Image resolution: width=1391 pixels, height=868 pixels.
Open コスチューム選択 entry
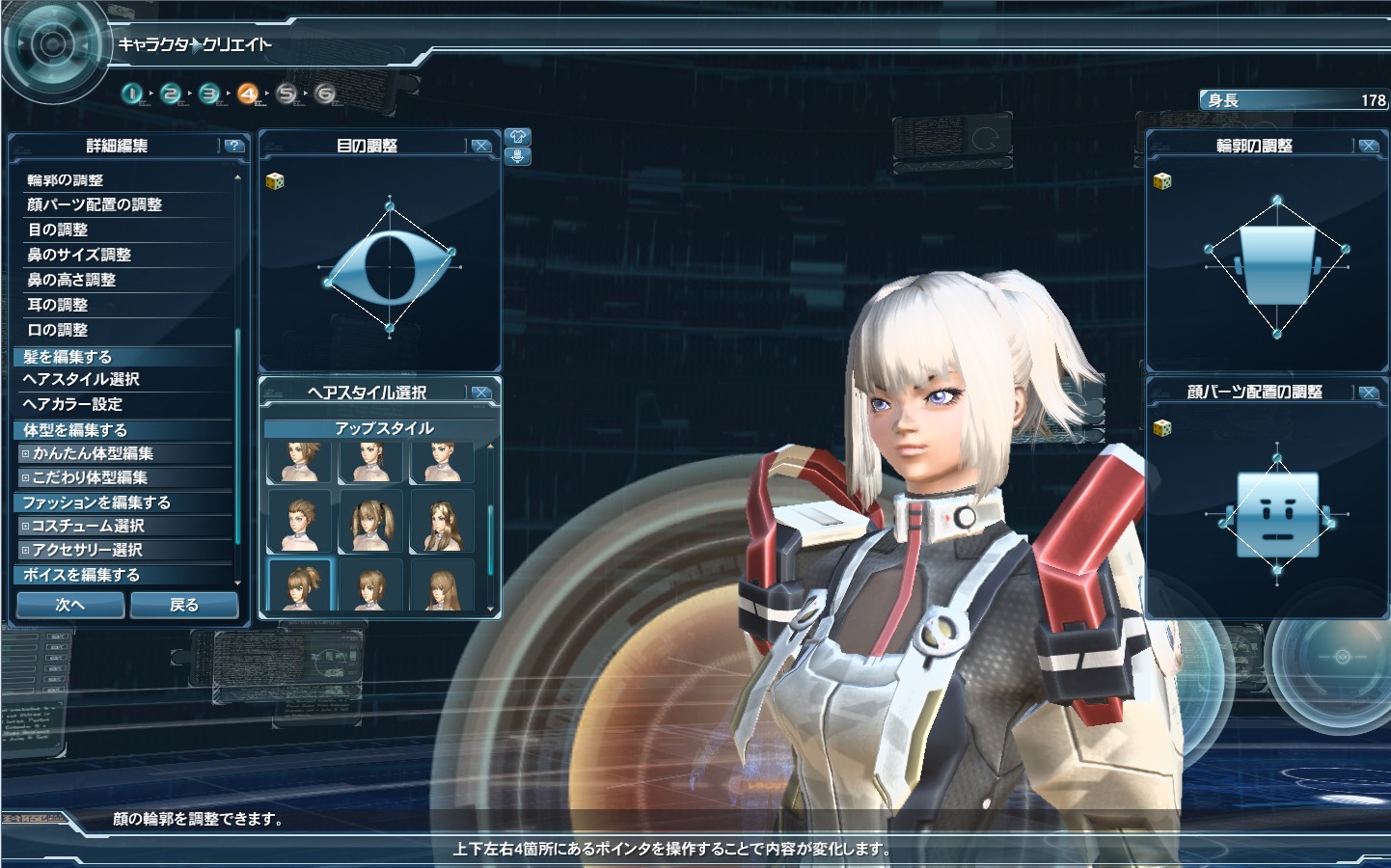tap(88, 526)
